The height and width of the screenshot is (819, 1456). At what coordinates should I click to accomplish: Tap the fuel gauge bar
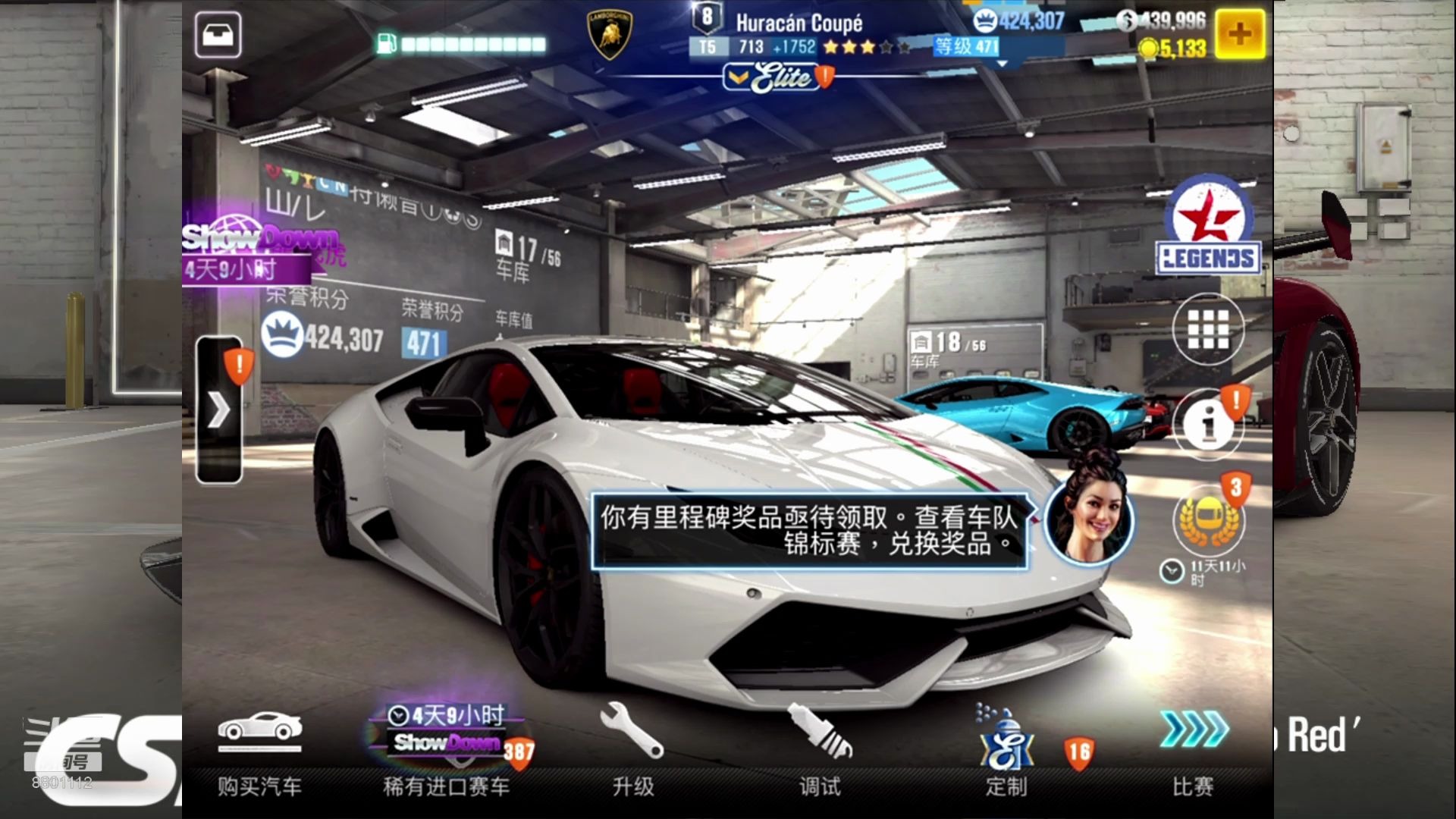click(463, 45)
